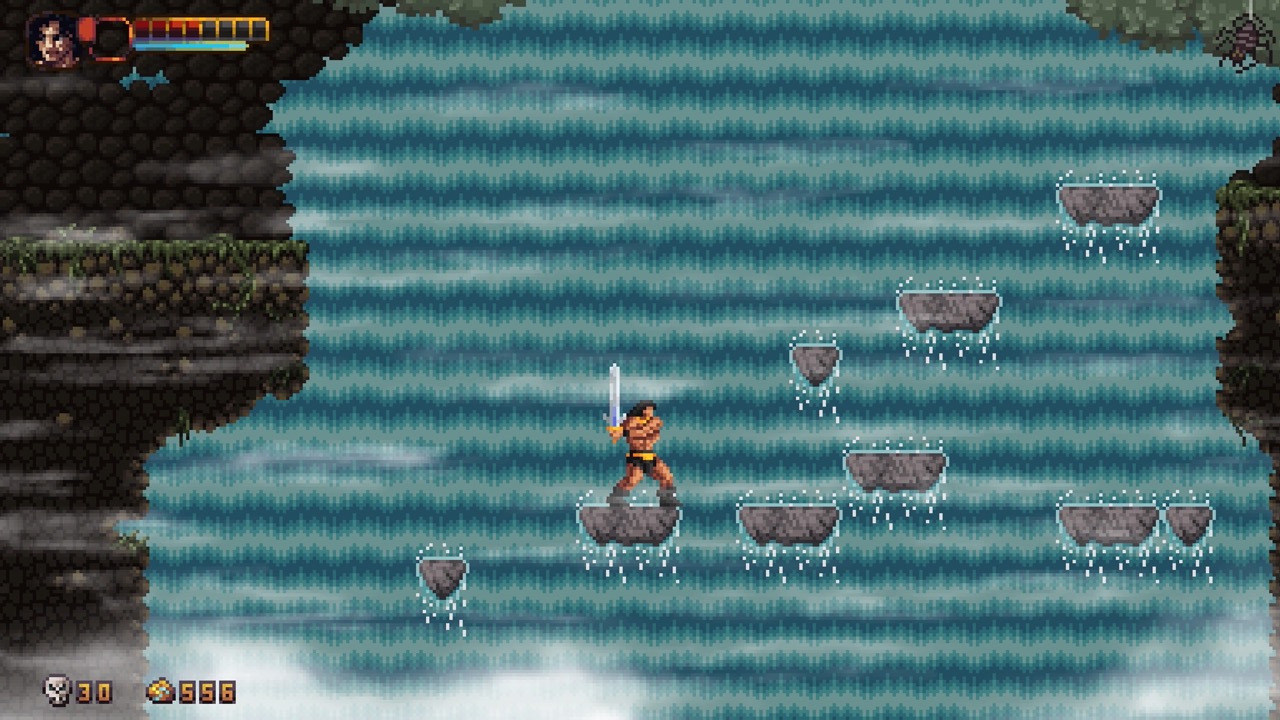Click the raised sword blade
The image size is (1280, 720).
[x=613, y=395]
